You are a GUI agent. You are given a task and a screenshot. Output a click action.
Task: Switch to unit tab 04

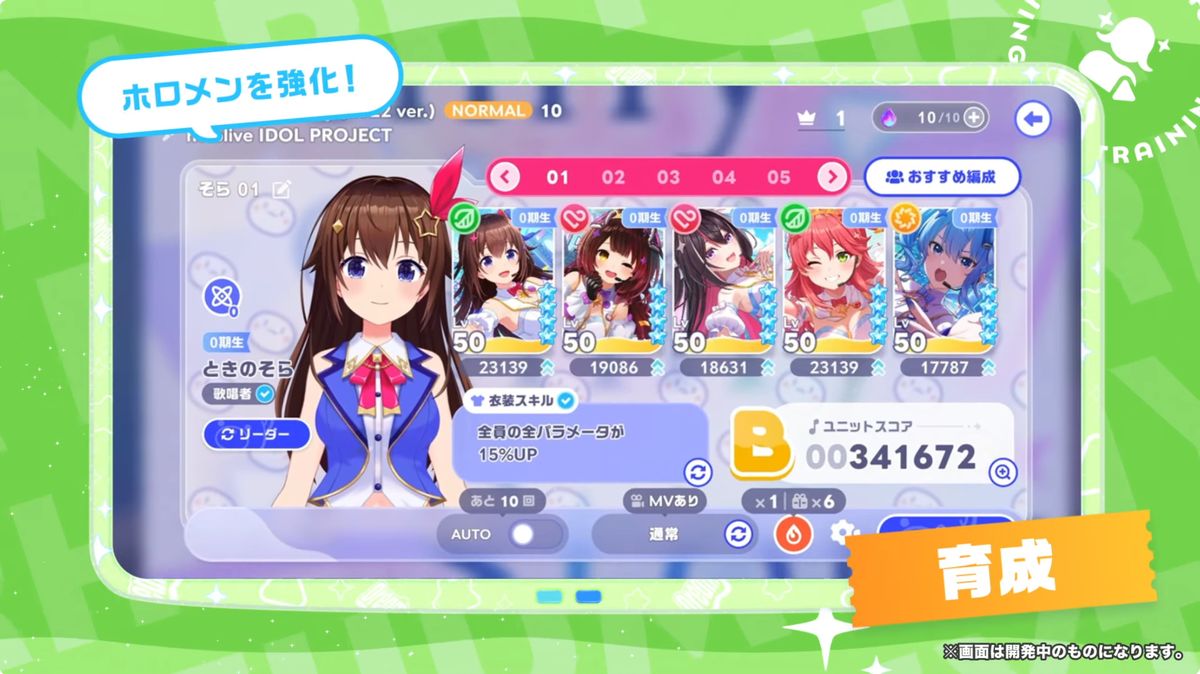pyautogui.click(x=724, y=178)
